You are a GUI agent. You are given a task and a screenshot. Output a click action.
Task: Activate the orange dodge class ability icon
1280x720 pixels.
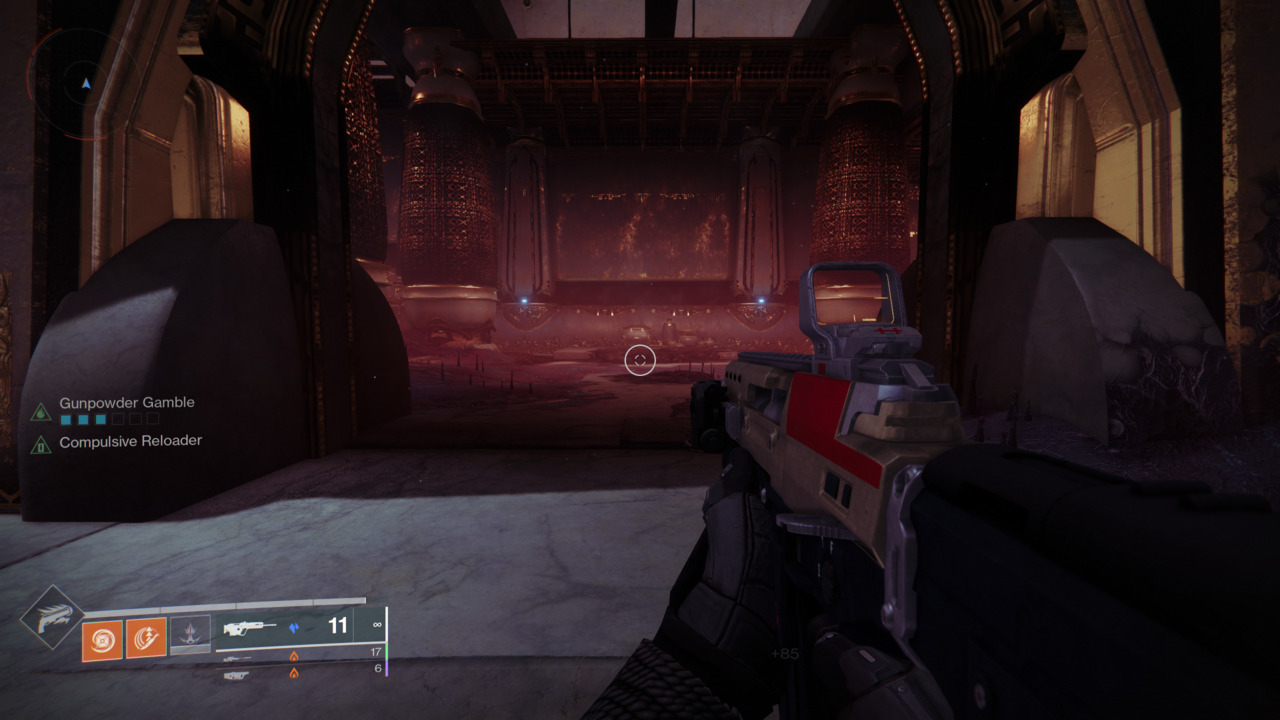[146, 638]
